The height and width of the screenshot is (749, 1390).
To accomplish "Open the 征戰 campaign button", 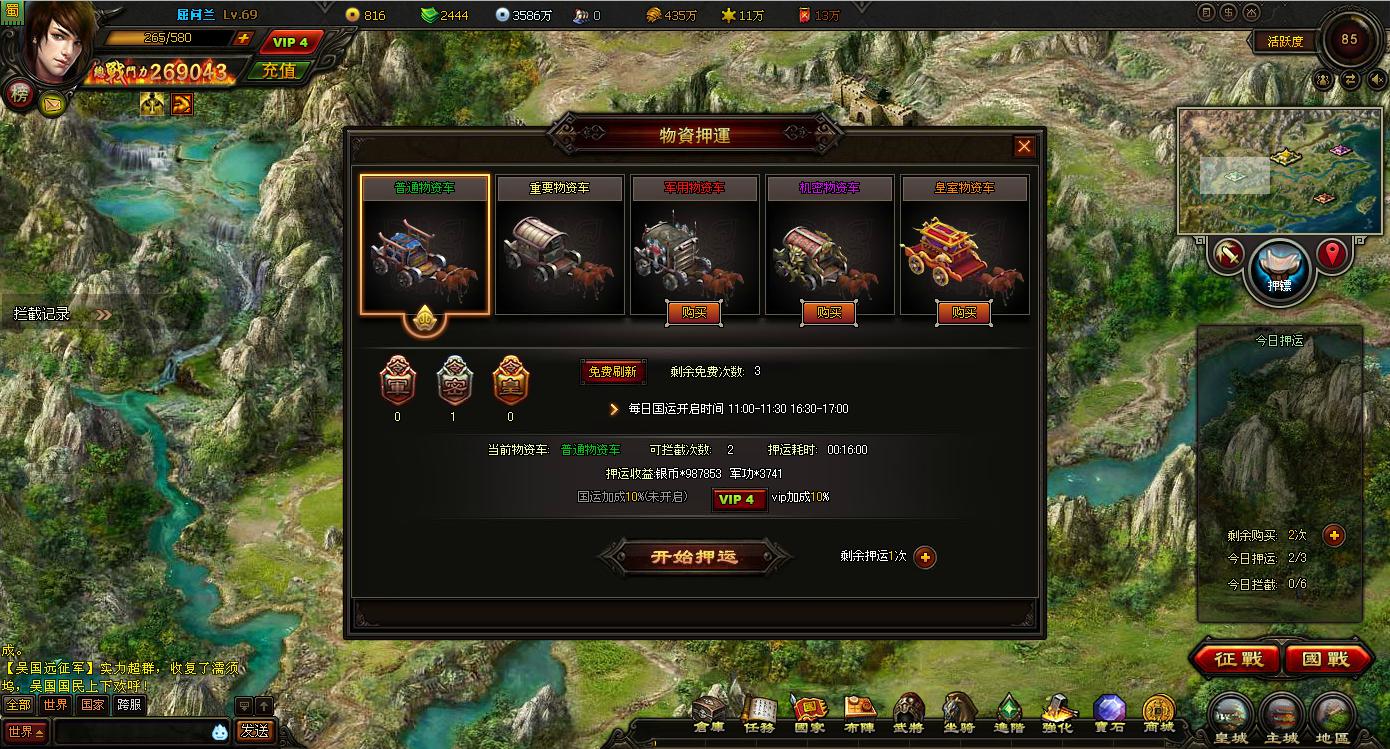I will click(1232, 660).
